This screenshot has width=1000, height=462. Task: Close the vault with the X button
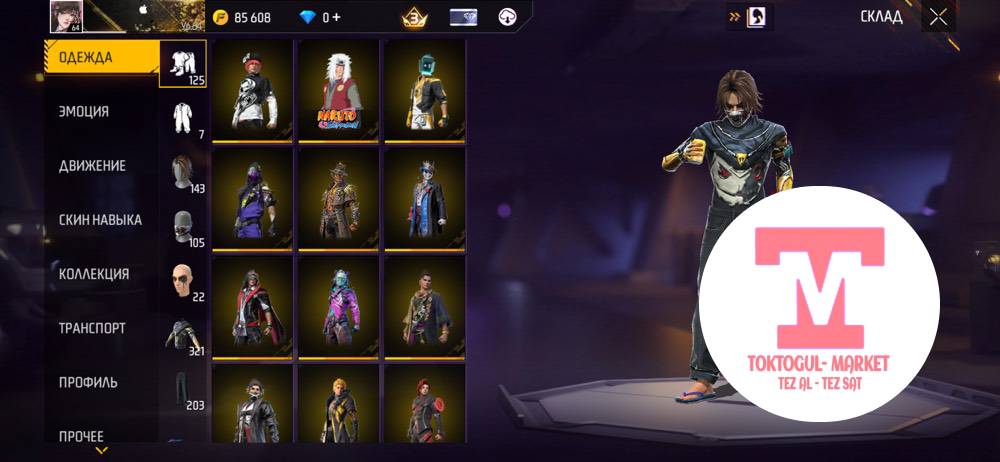937,16
